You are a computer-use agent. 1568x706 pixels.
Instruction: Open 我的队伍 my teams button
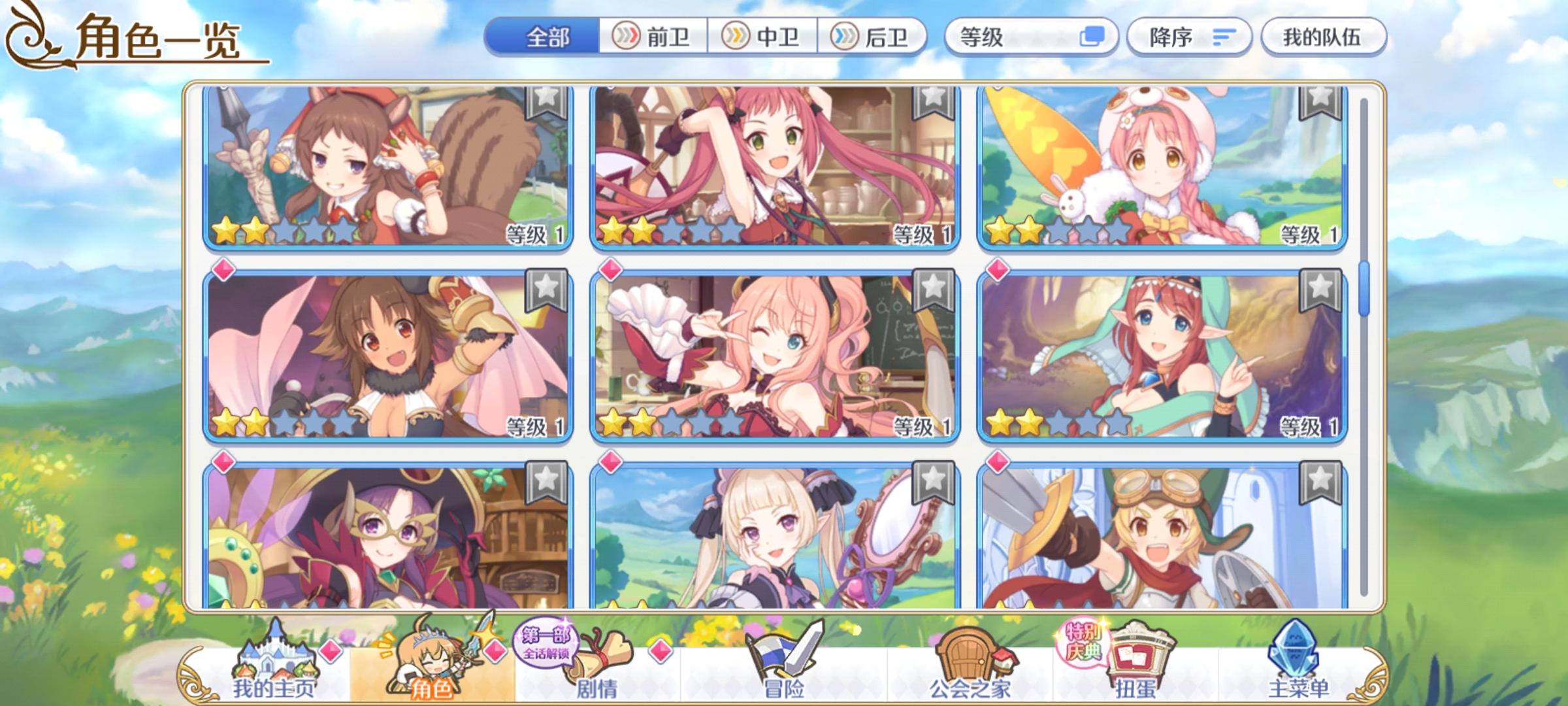1326,39
